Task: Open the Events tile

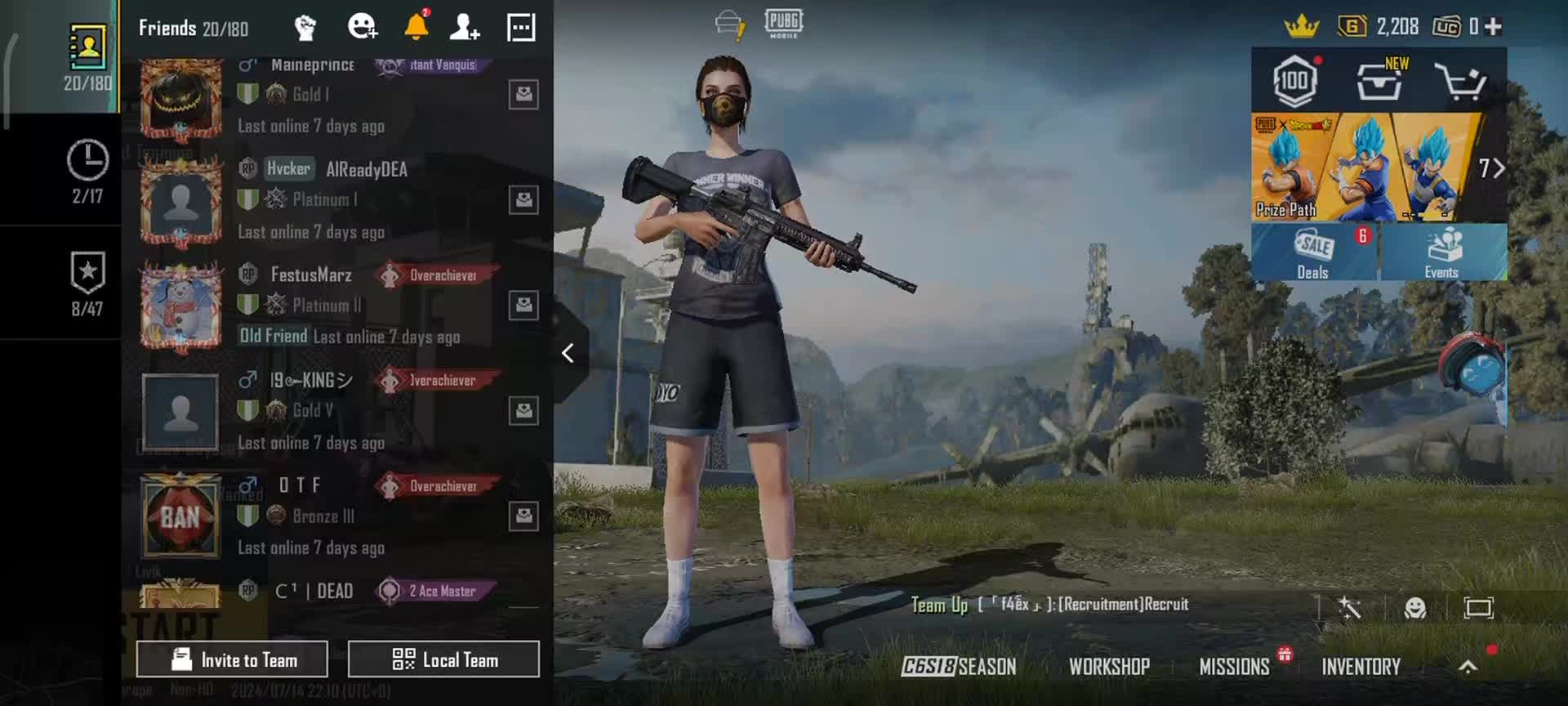Action: pos(1442,252)
